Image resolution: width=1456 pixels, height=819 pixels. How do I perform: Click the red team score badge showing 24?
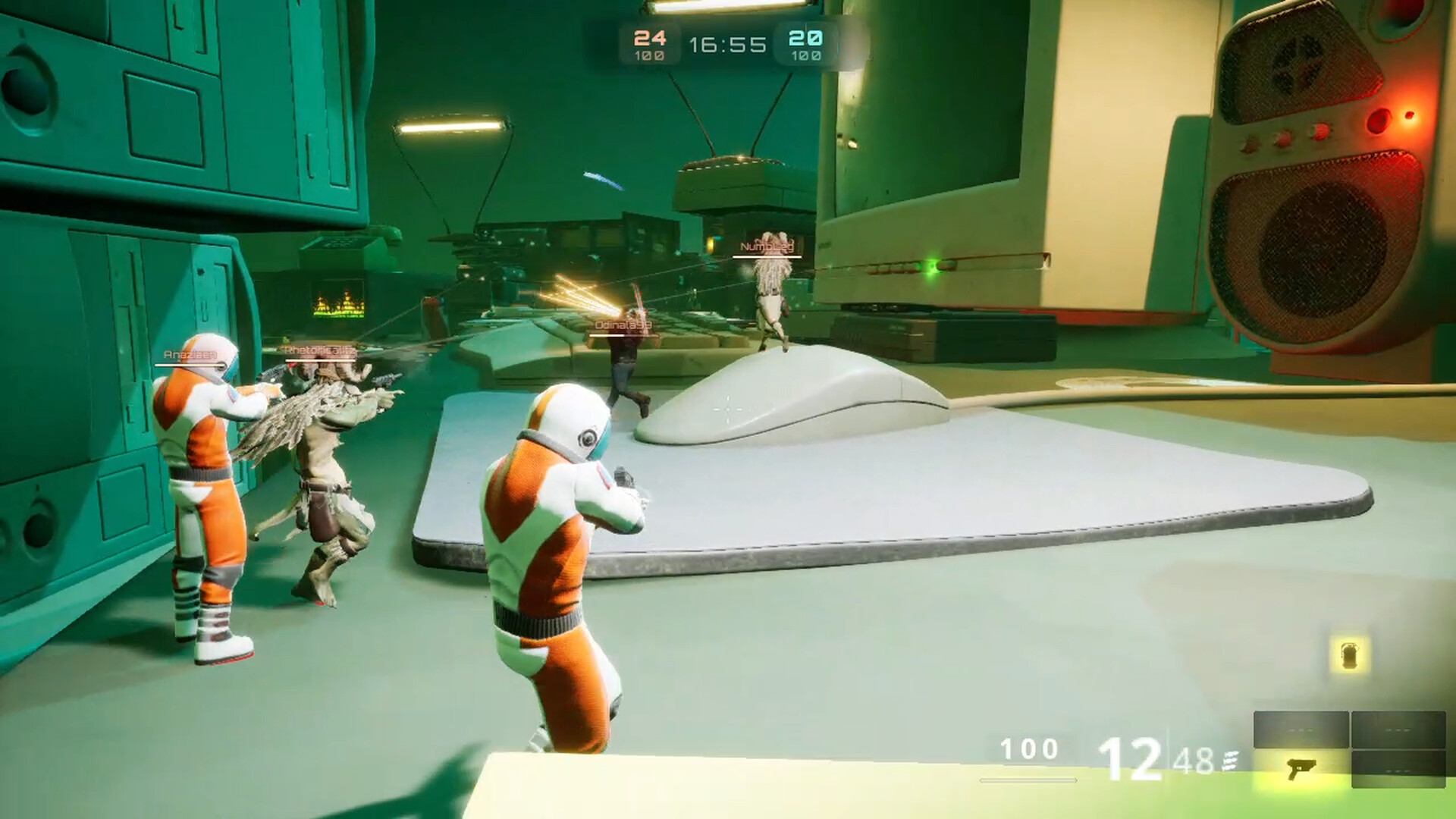click(650, 39)
